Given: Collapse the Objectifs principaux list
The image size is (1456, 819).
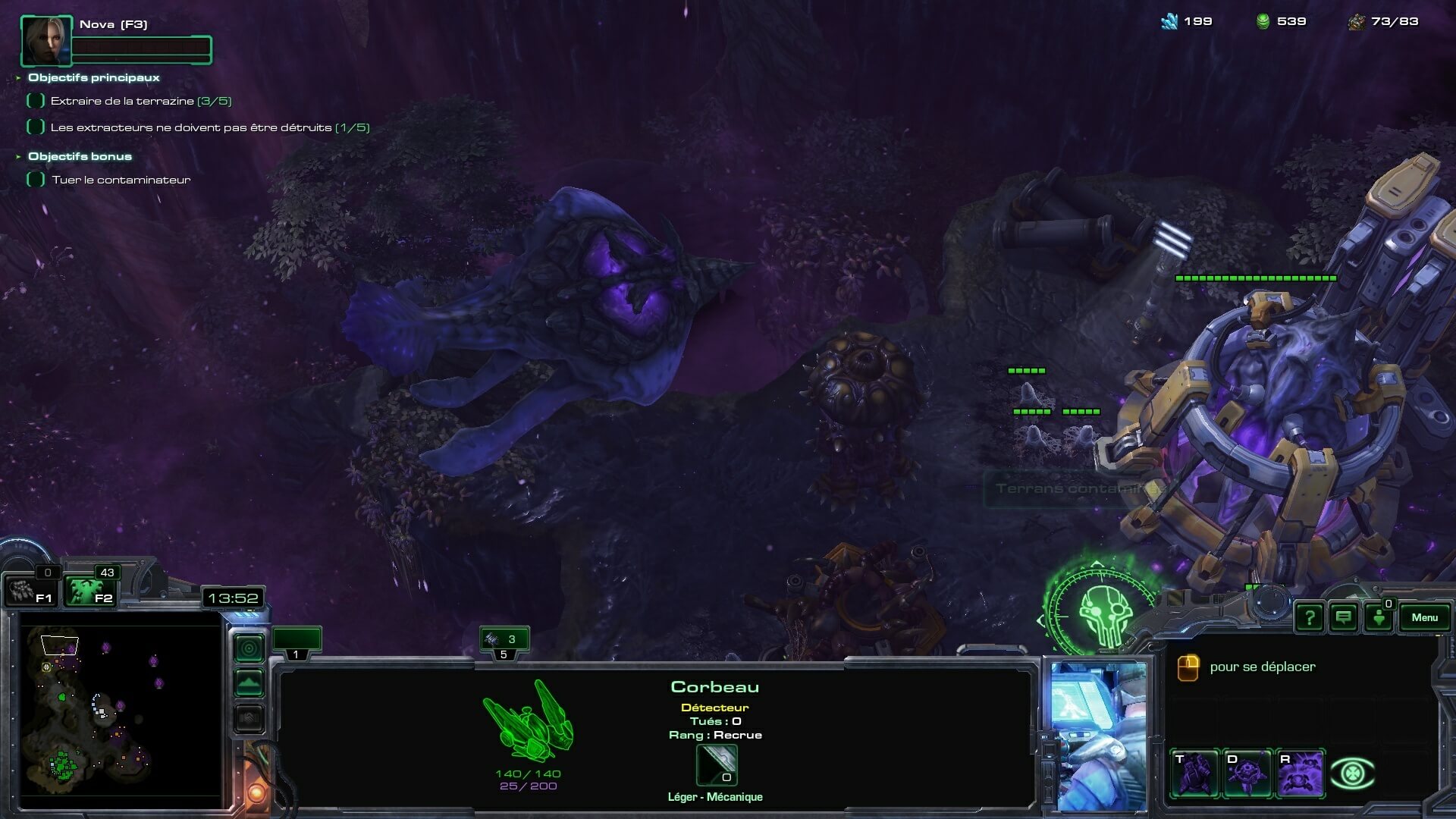Looking at the screenshot, I should pos(18,77).
